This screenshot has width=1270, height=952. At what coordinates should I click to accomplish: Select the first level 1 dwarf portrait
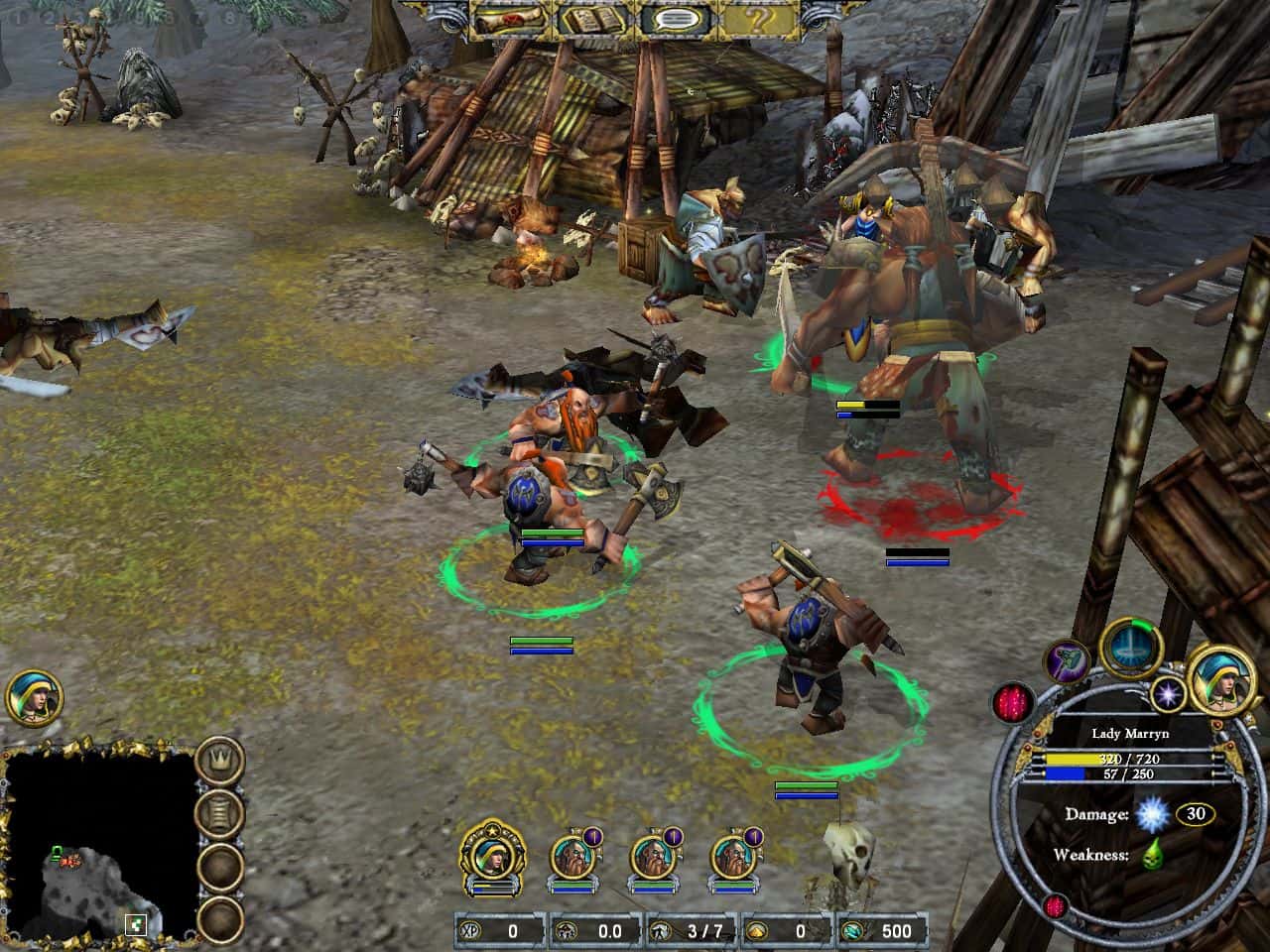click(x=573, y=856)
